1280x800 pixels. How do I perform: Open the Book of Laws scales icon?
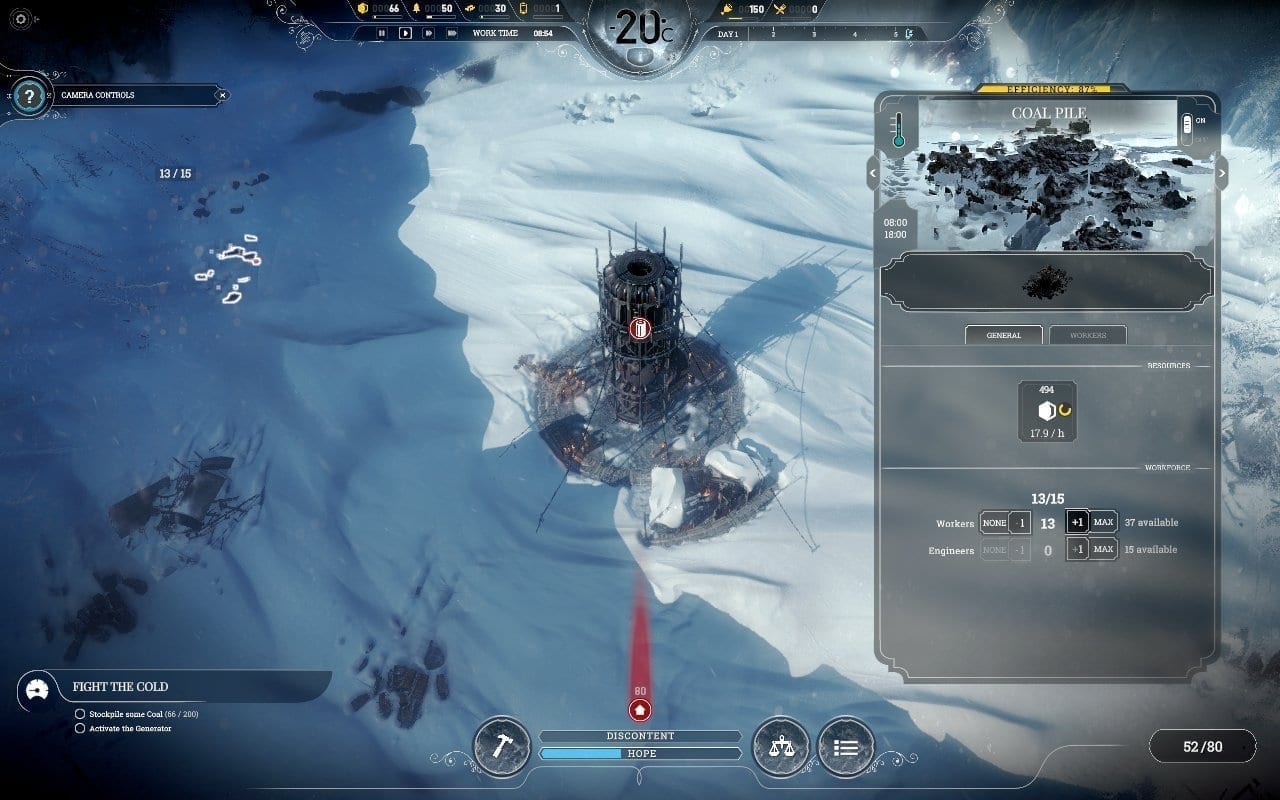[781, 746]
